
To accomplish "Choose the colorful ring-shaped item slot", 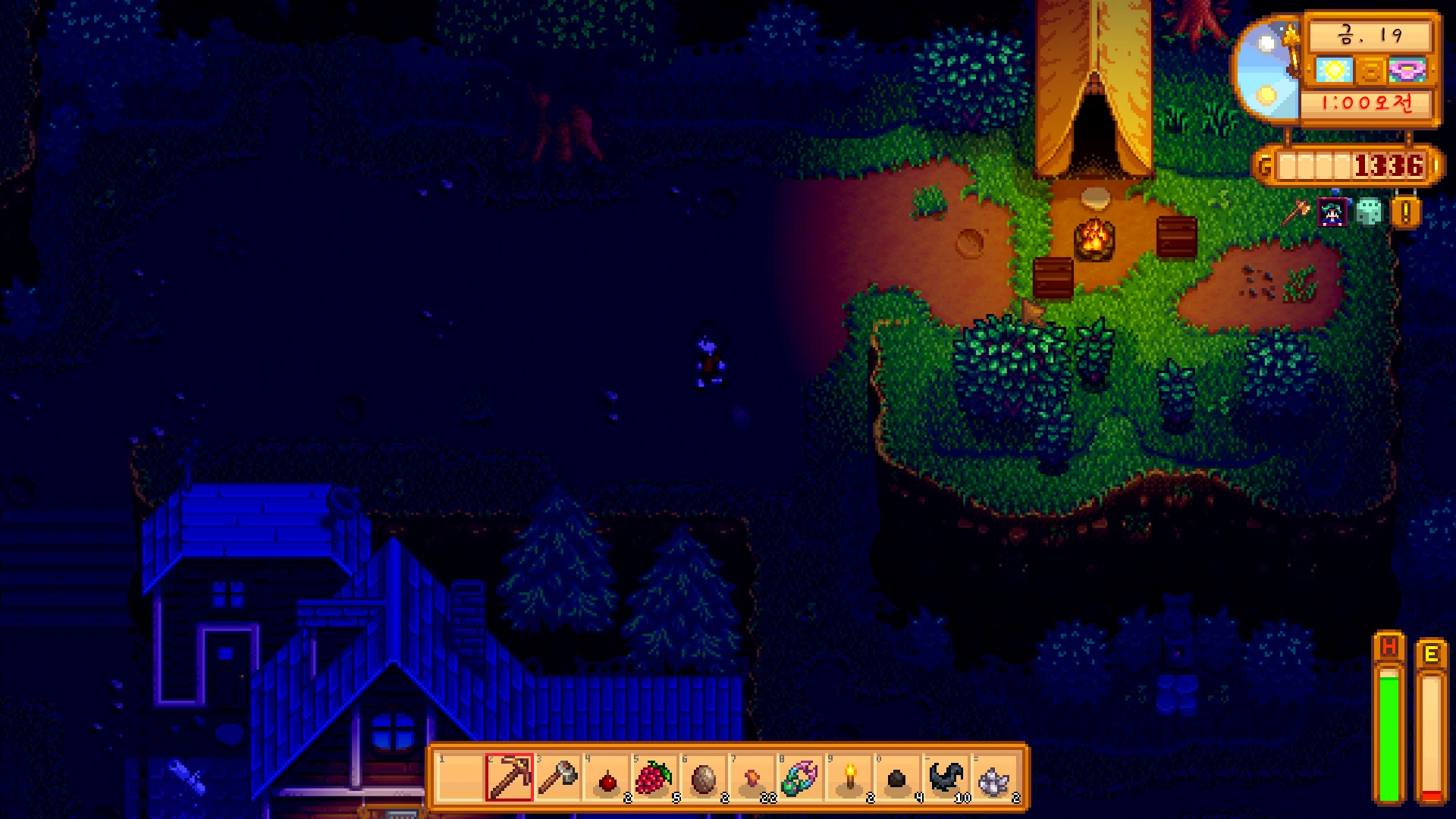I will [800, 777].
